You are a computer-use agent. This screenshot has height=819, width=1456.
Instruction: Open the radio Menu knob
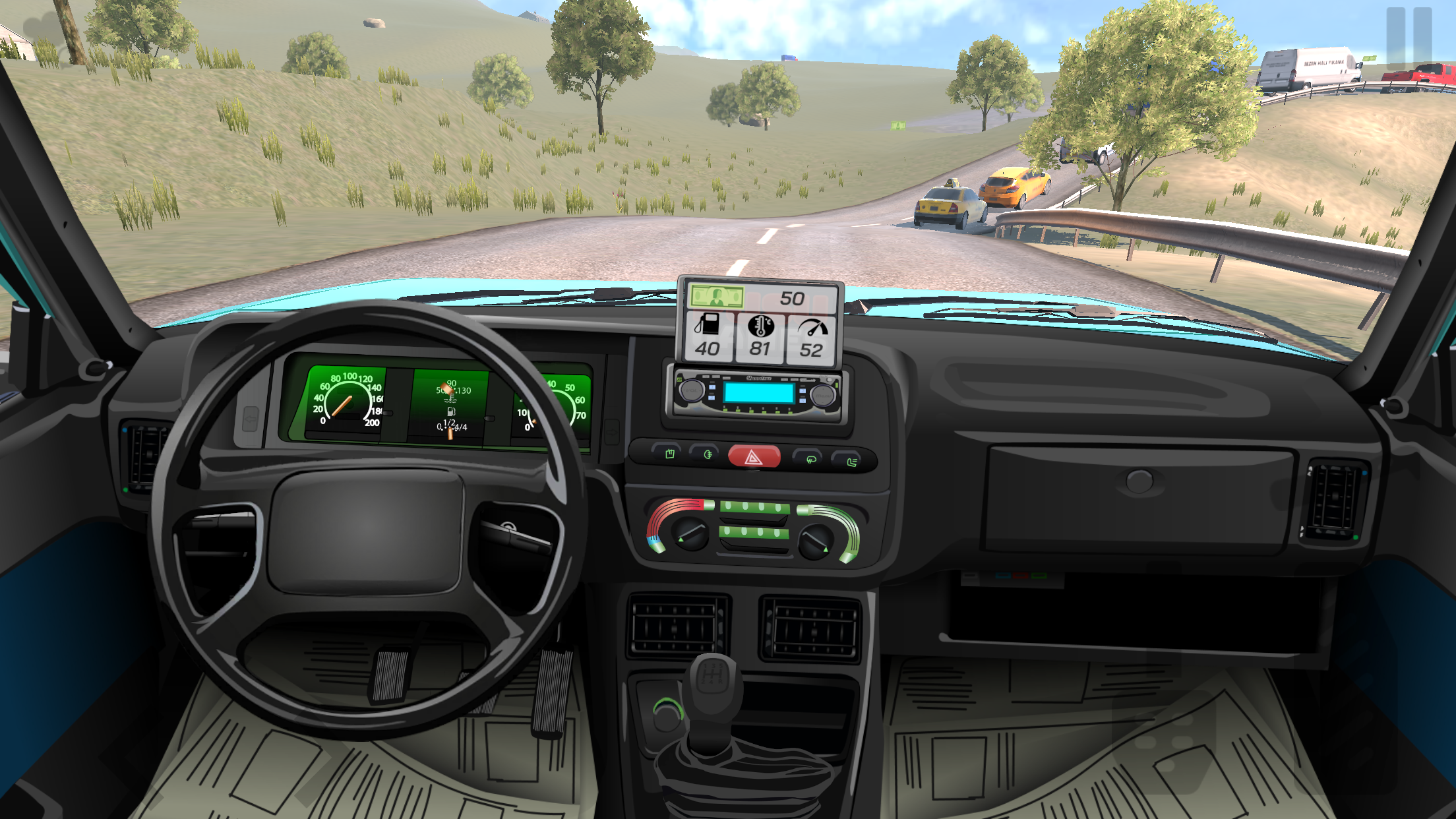click(824, 396)
